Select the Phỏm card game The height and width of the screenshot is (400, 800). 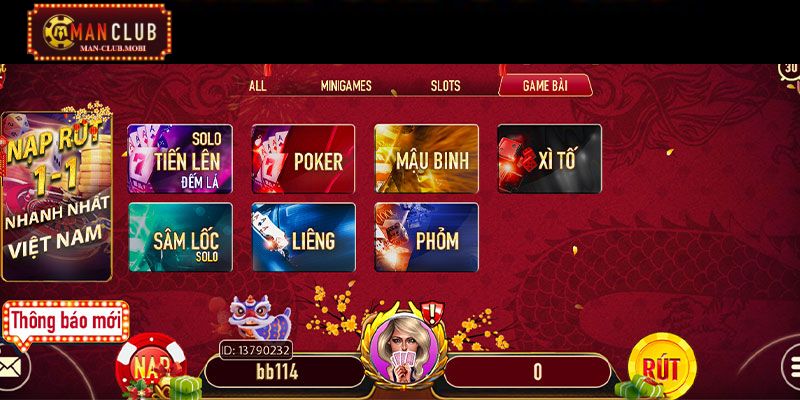pyautogui.click(x=426, y=238)
